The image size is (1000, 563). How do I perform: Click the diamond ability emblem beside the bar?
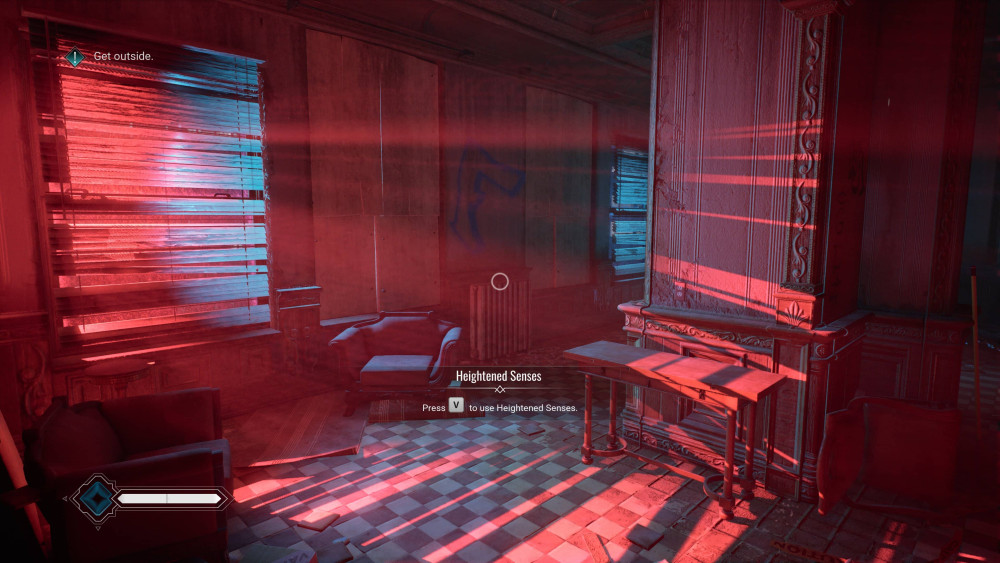(x=97, y=497)
